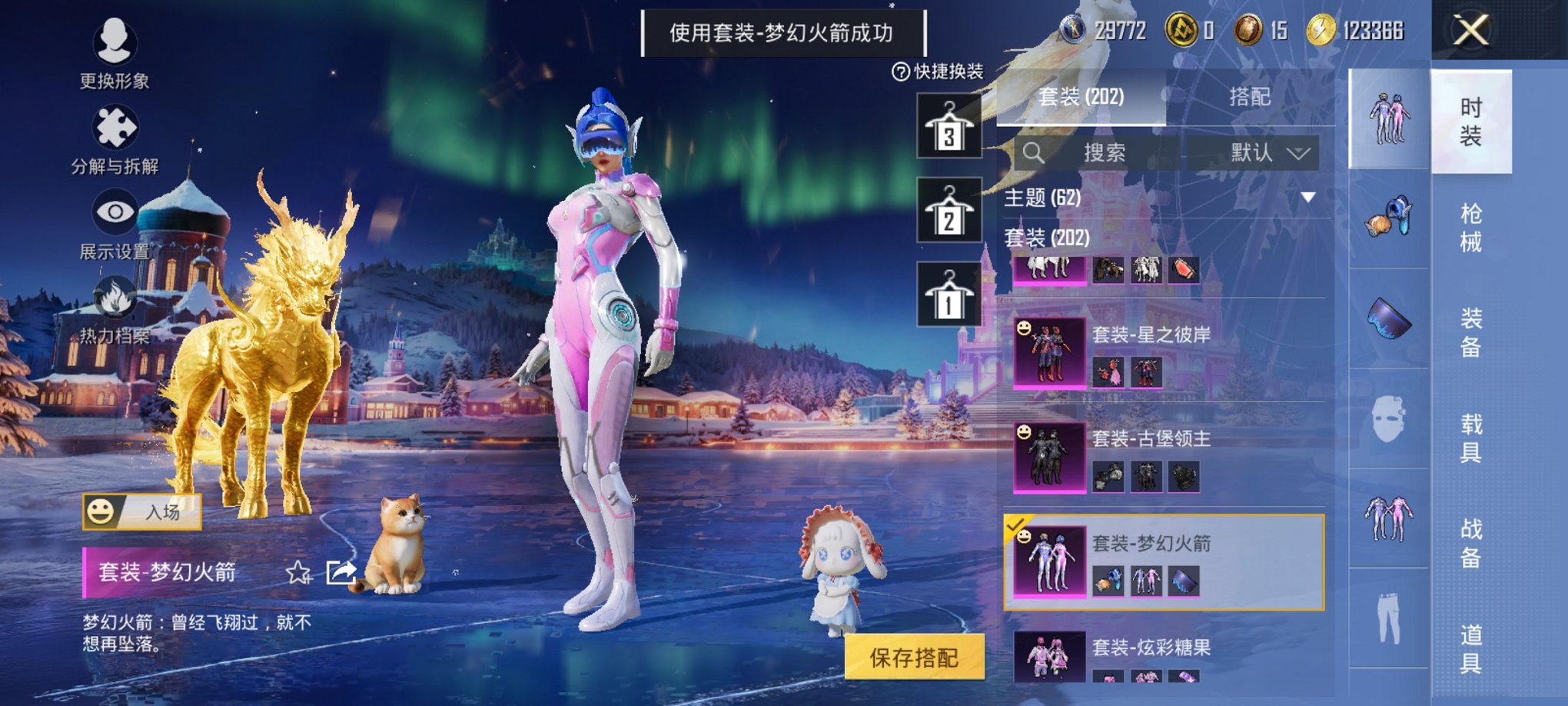Open 展示设置 via the eye icon
1568x706 pixels.
coord(114,211)
